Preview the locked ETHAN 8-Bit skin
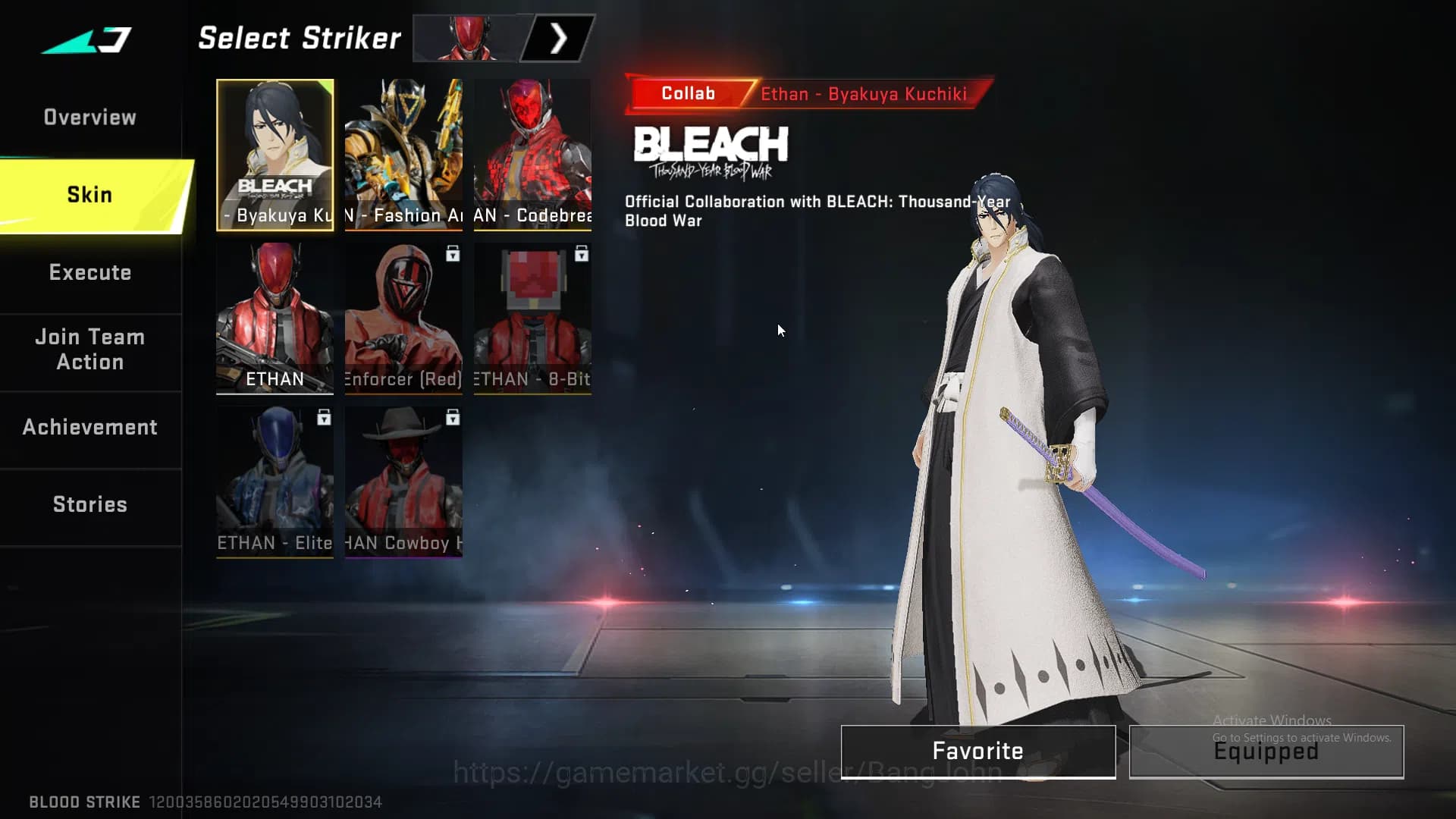 [532, 318]
